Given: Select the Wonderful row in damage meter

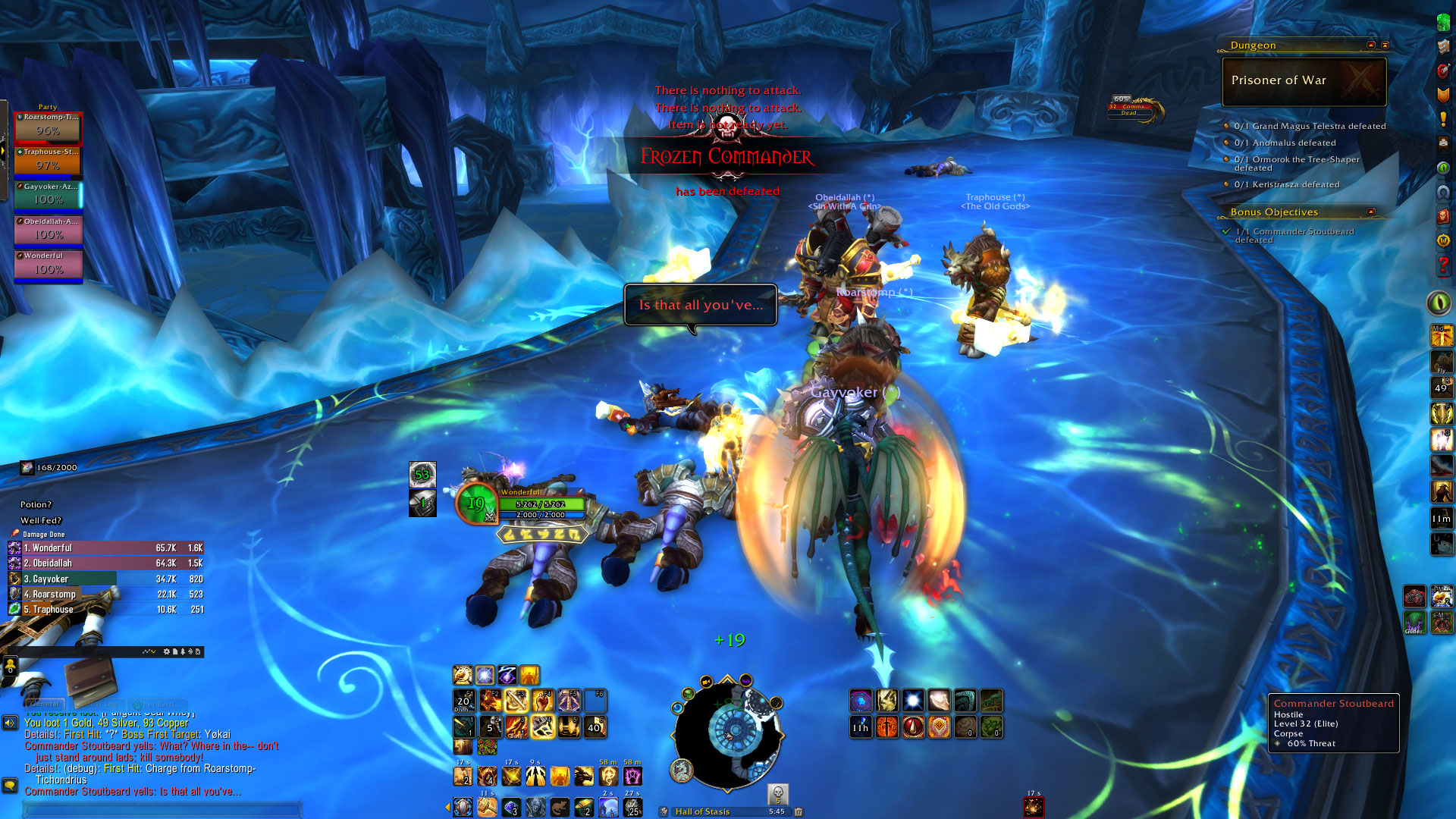Looking at the screenshot, I should click(106, 548).
